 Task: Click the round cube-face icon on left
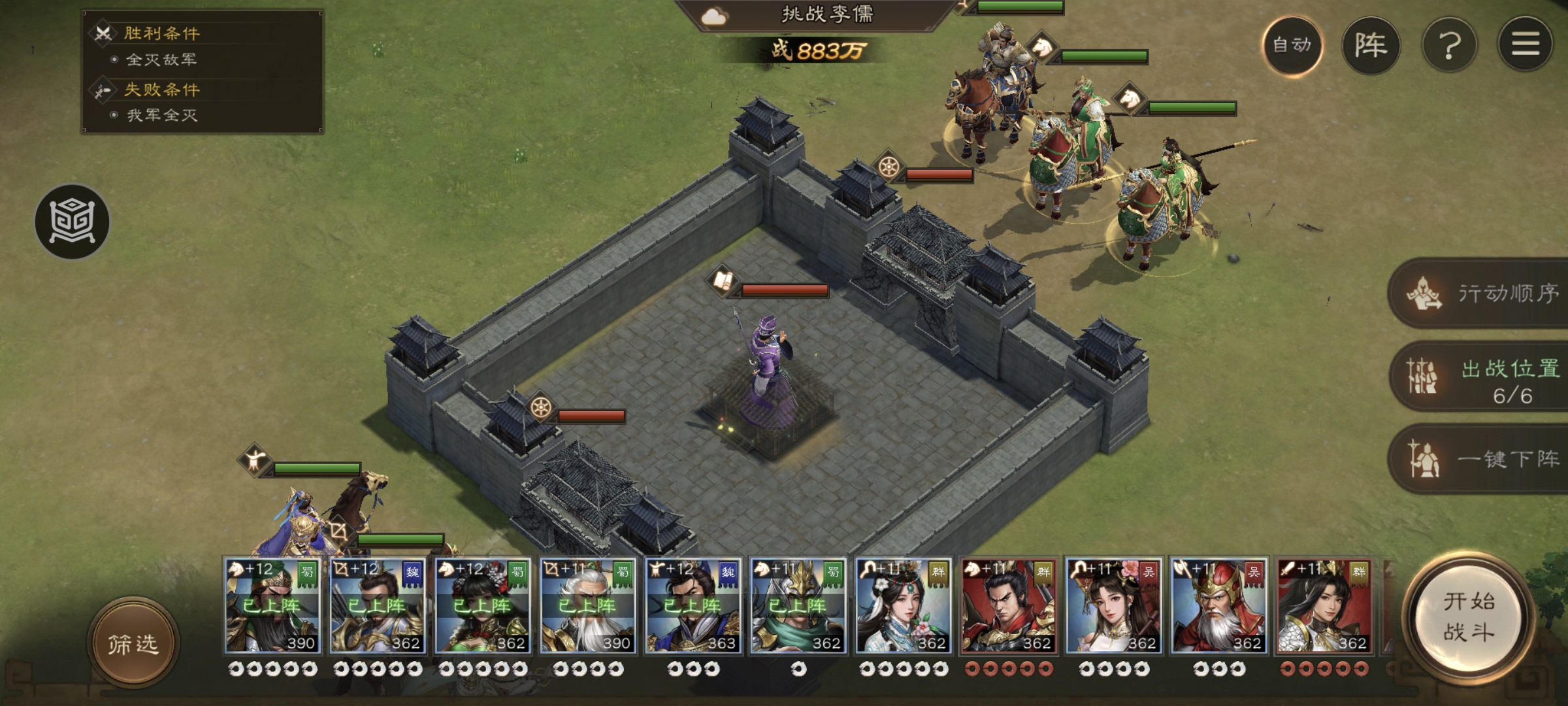[72, 222]
